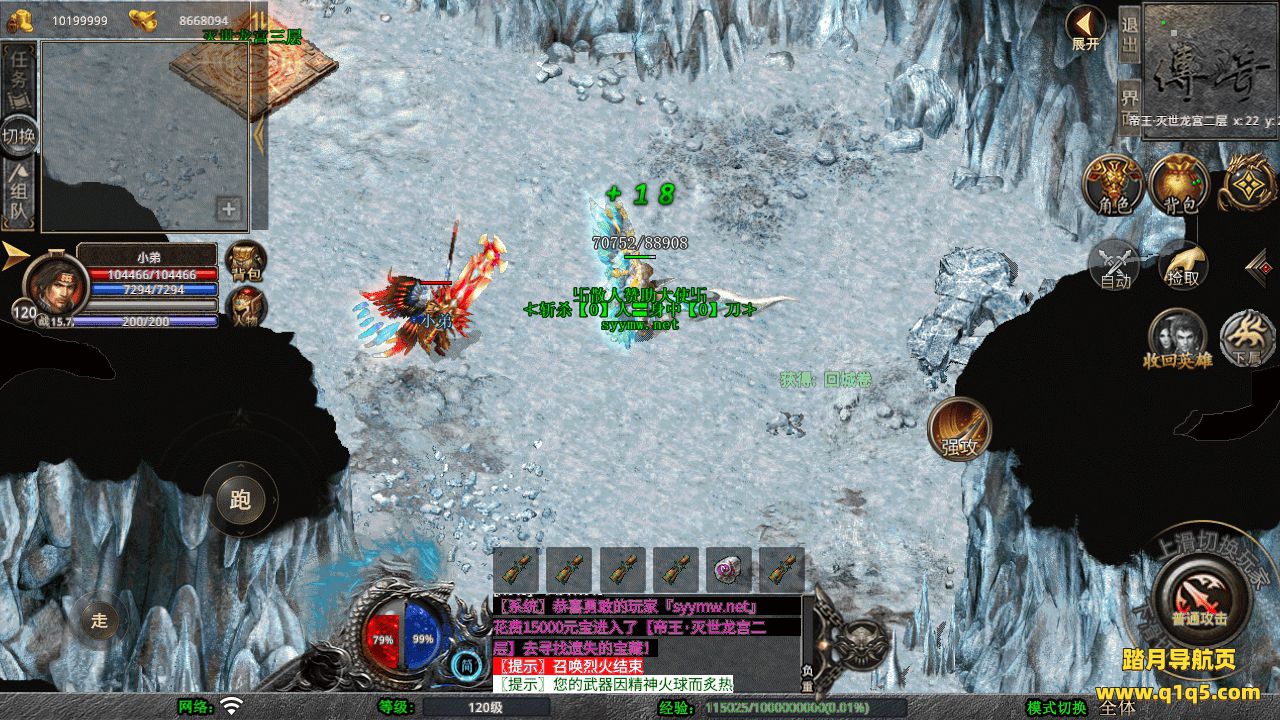Select the pink-swirl scroll hotbar slot

coord(728,570)
